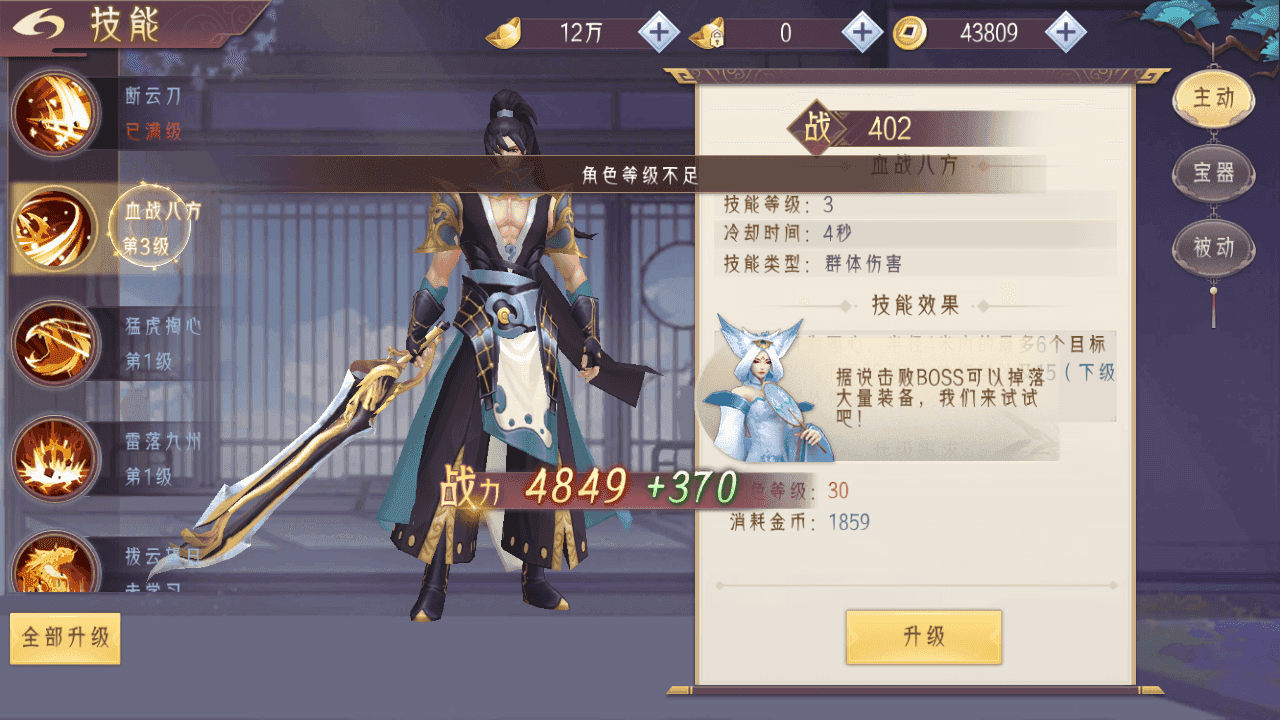Upgrade the skill with the 升级 button

click(923, 637)
